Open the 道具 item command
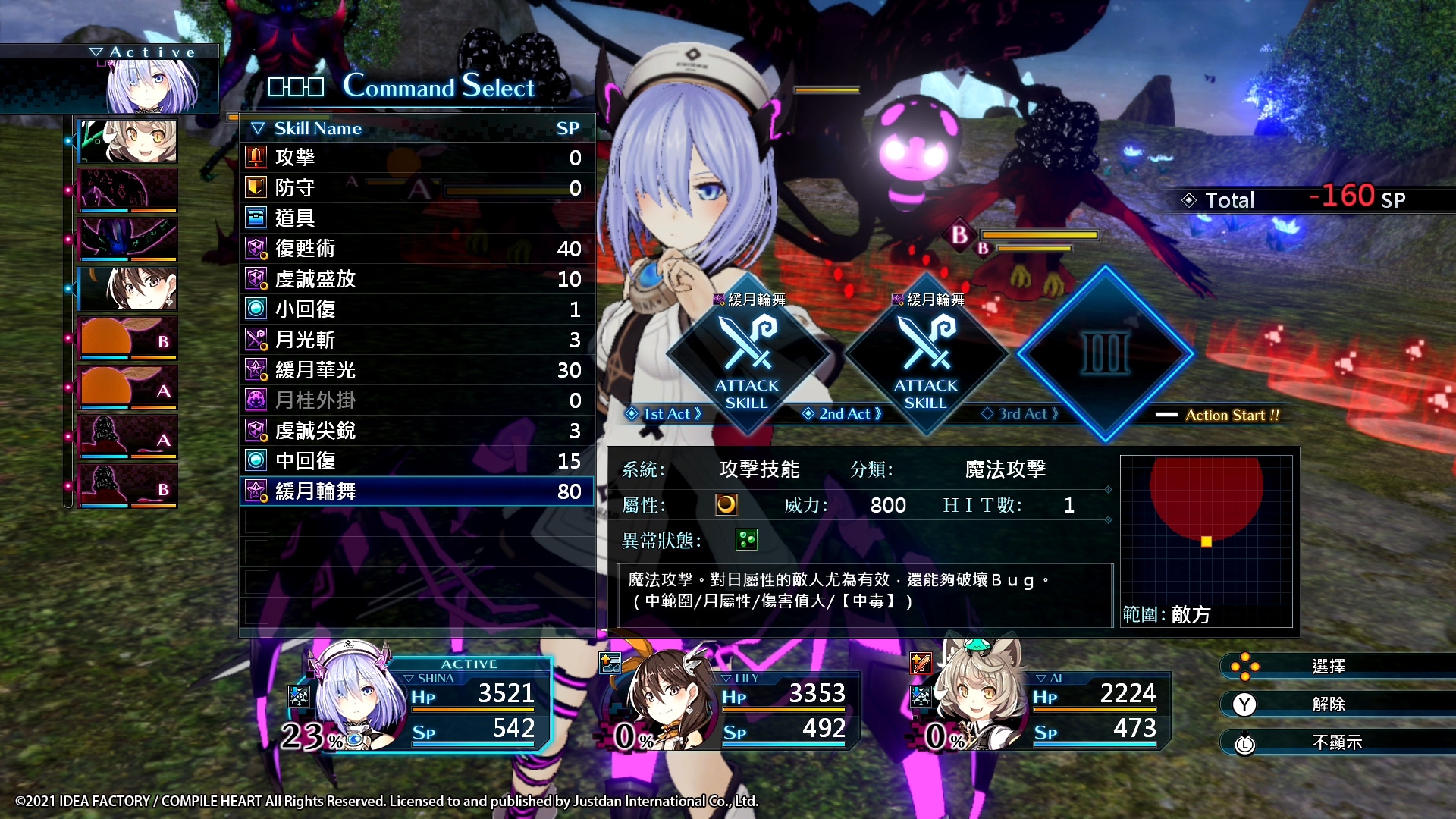This screenshot has width=1456, height=819. [416, 218]
